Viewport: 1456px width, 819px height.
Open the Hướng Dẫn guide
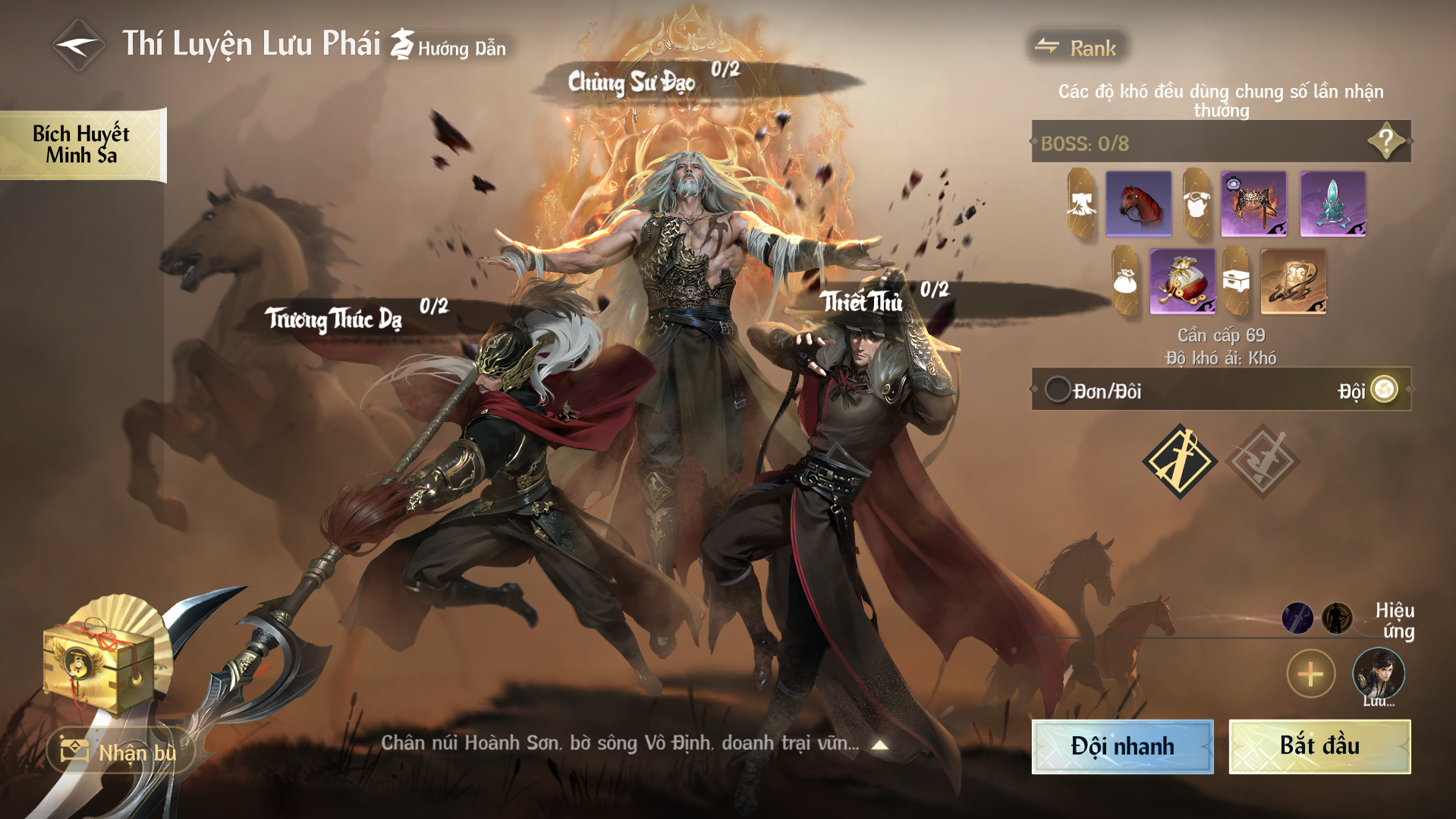449,47
